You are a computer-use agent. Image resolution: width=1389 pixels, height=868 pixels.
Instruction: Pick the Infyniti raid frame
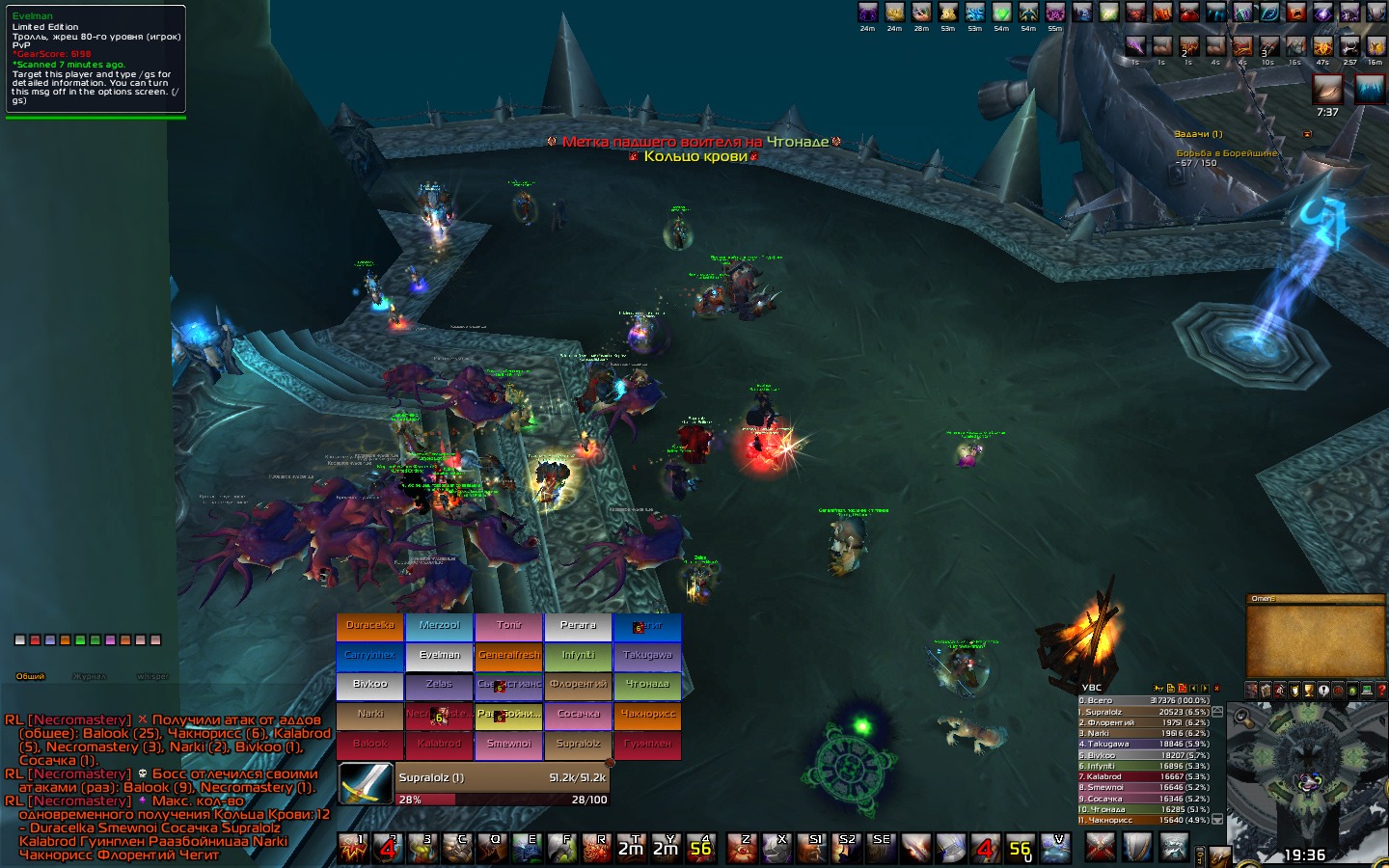click(x=578, y=657)
